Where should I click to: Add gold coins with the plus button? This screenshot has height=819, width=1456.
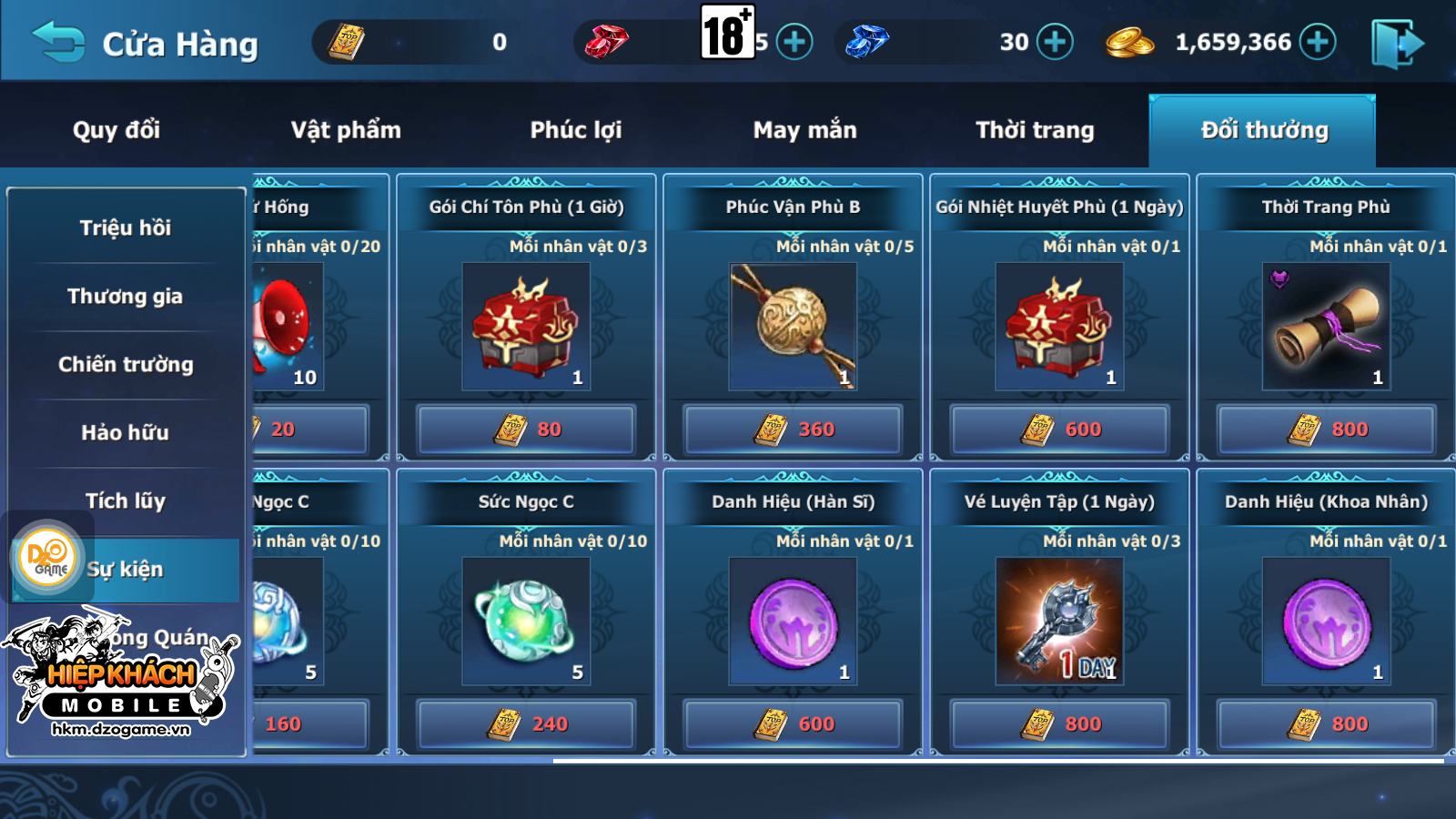pos(1317,42)
